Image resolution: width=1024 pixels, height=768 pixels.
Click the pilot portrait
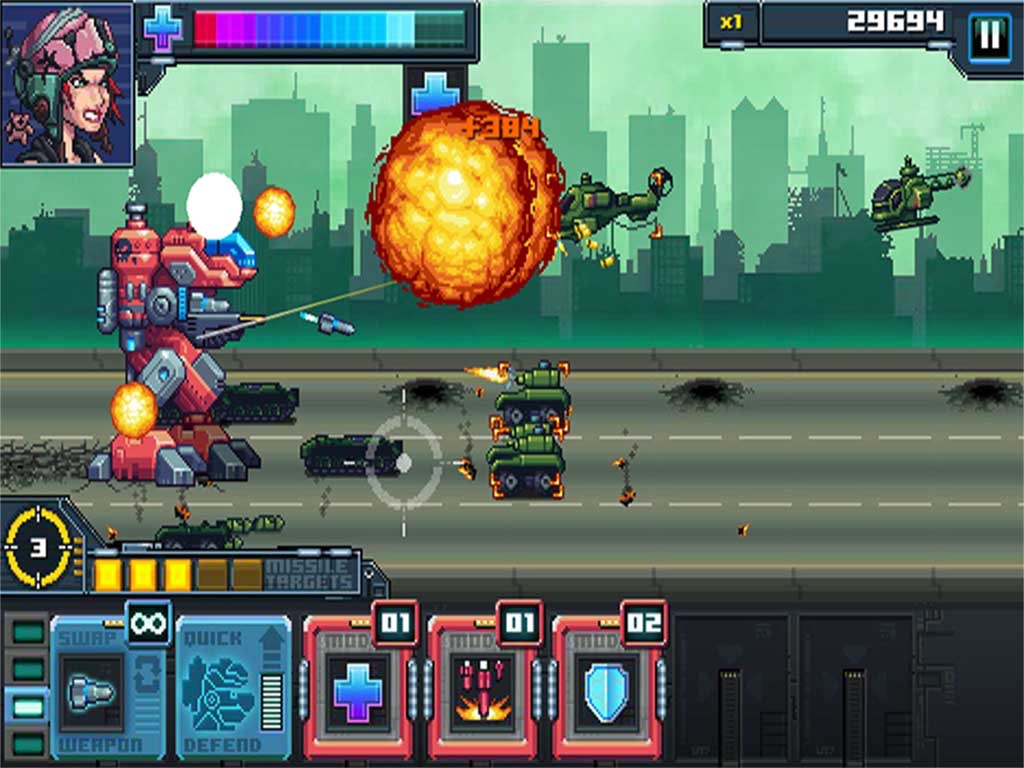[67, 84]
